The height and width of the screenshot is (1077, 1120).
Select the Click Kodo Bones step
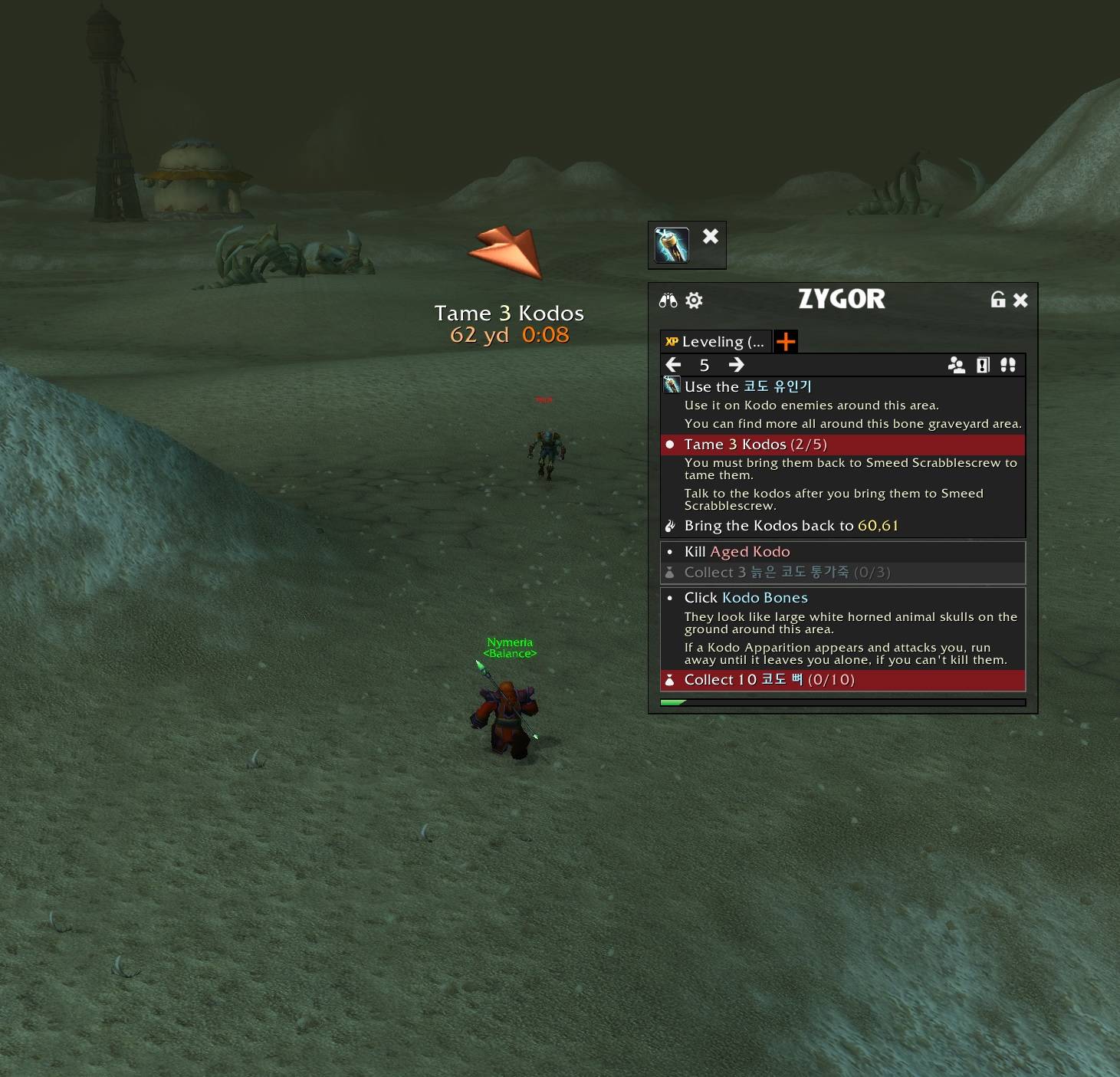tap(745, 598)
